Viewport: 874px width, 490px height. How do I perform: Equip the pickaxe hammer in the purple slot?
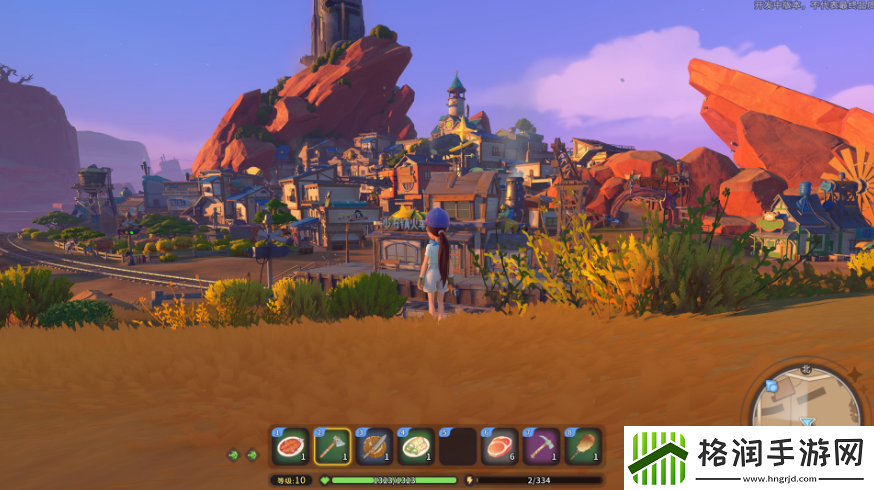[541, 445]
